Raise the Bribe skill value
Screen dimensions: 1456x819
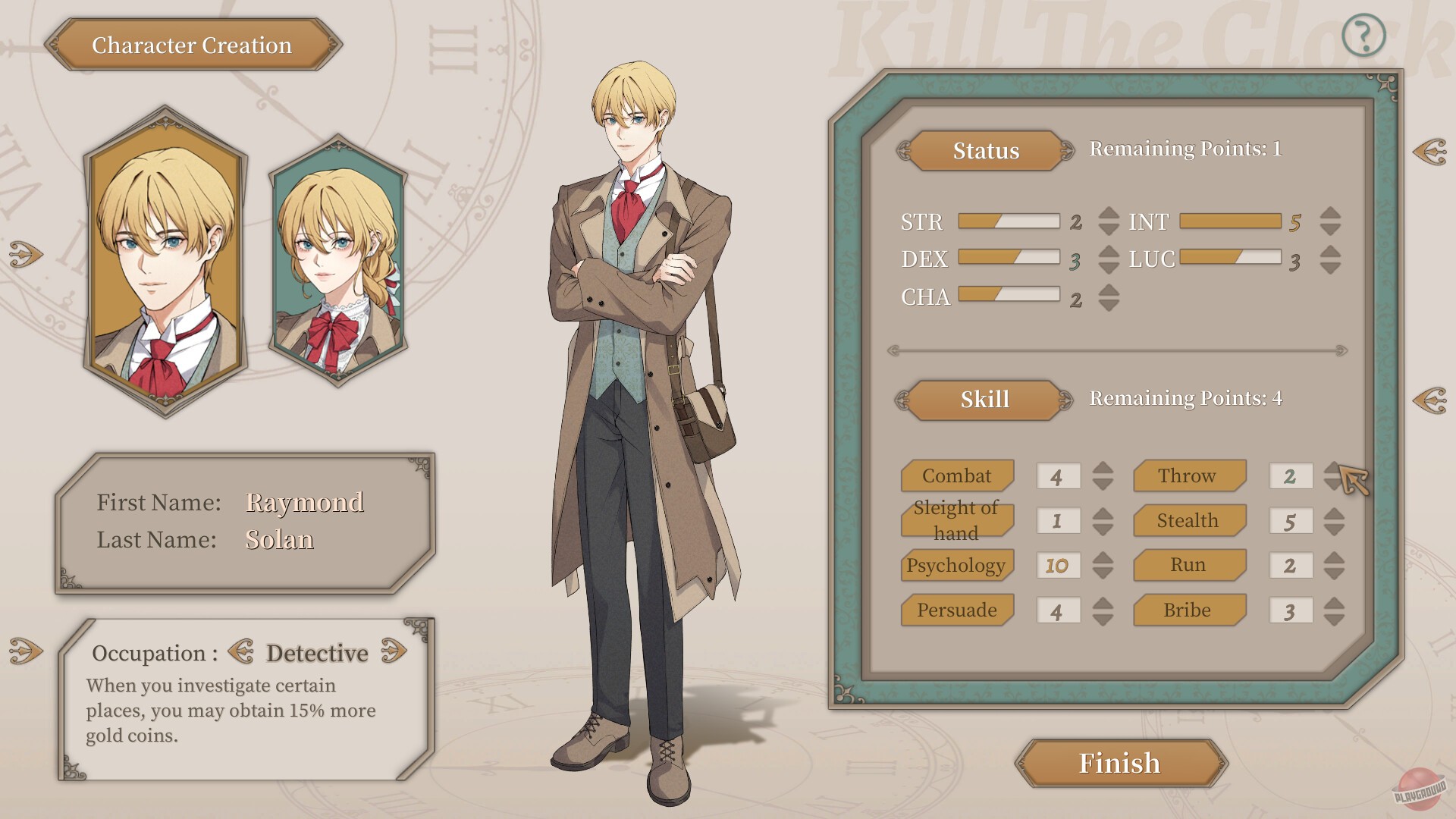coord(1335,604)
